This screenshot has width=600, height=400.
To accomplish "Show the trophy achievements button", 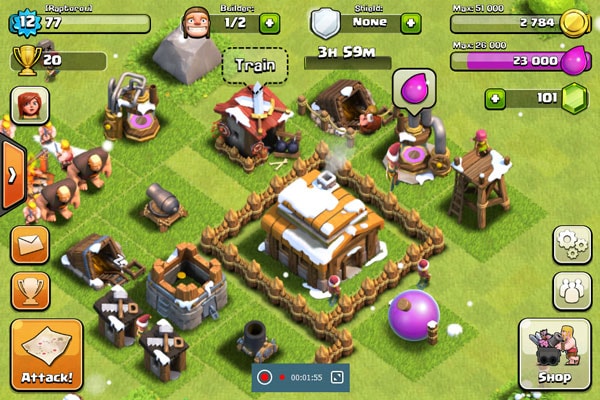I will [x=30, y=291].
